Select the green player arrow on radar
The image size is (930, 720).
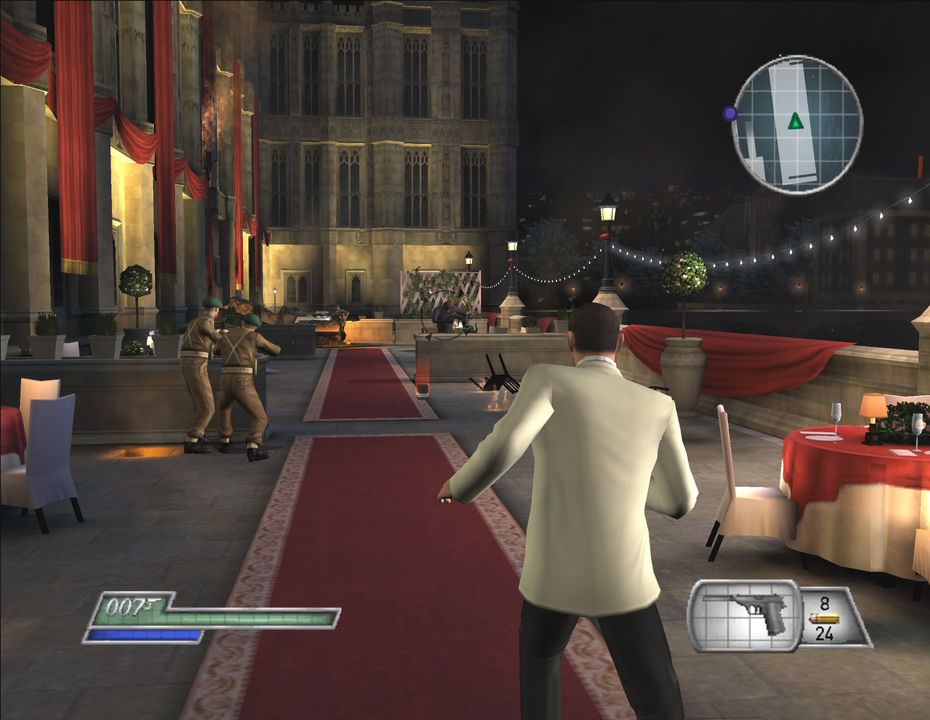coord(795,121)
